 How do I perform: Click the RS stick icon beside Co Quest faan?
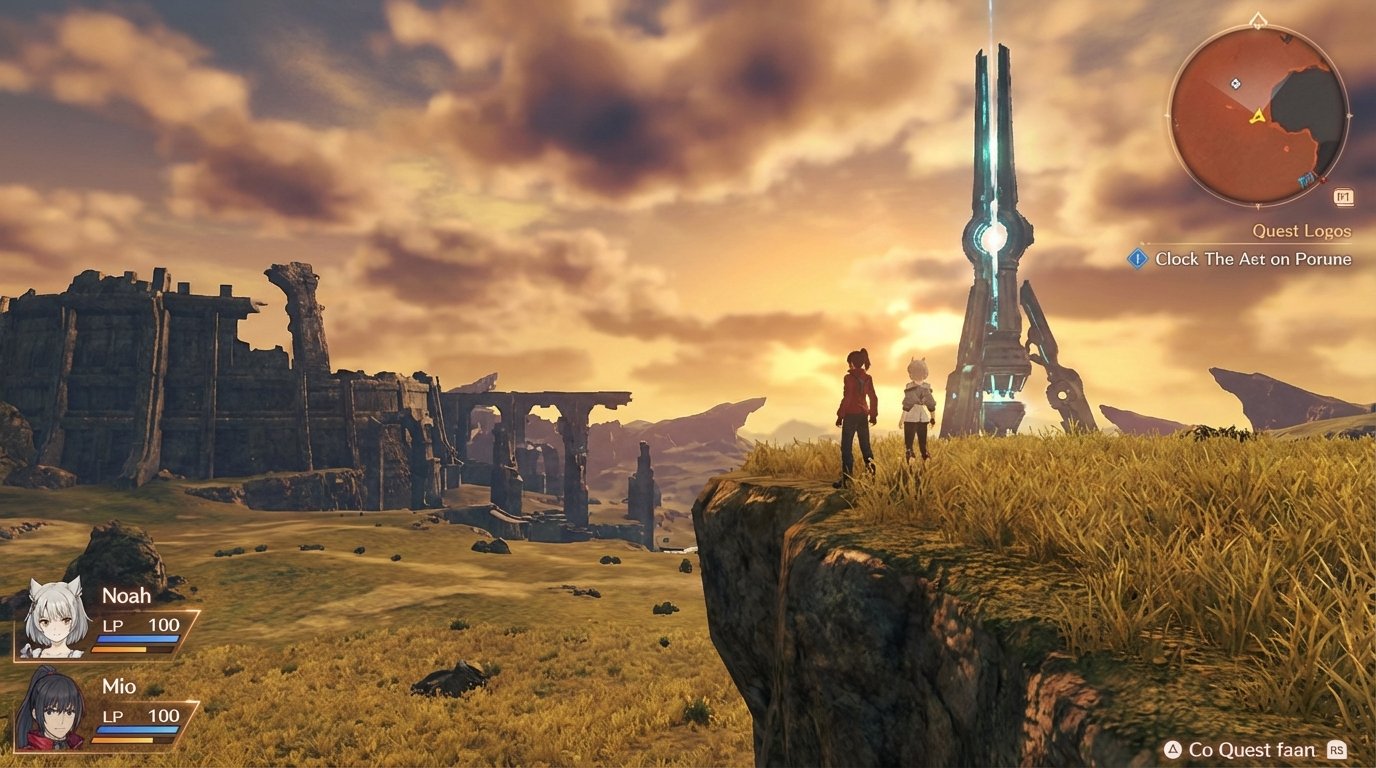pyautogui.click(x=1335, y=749)
